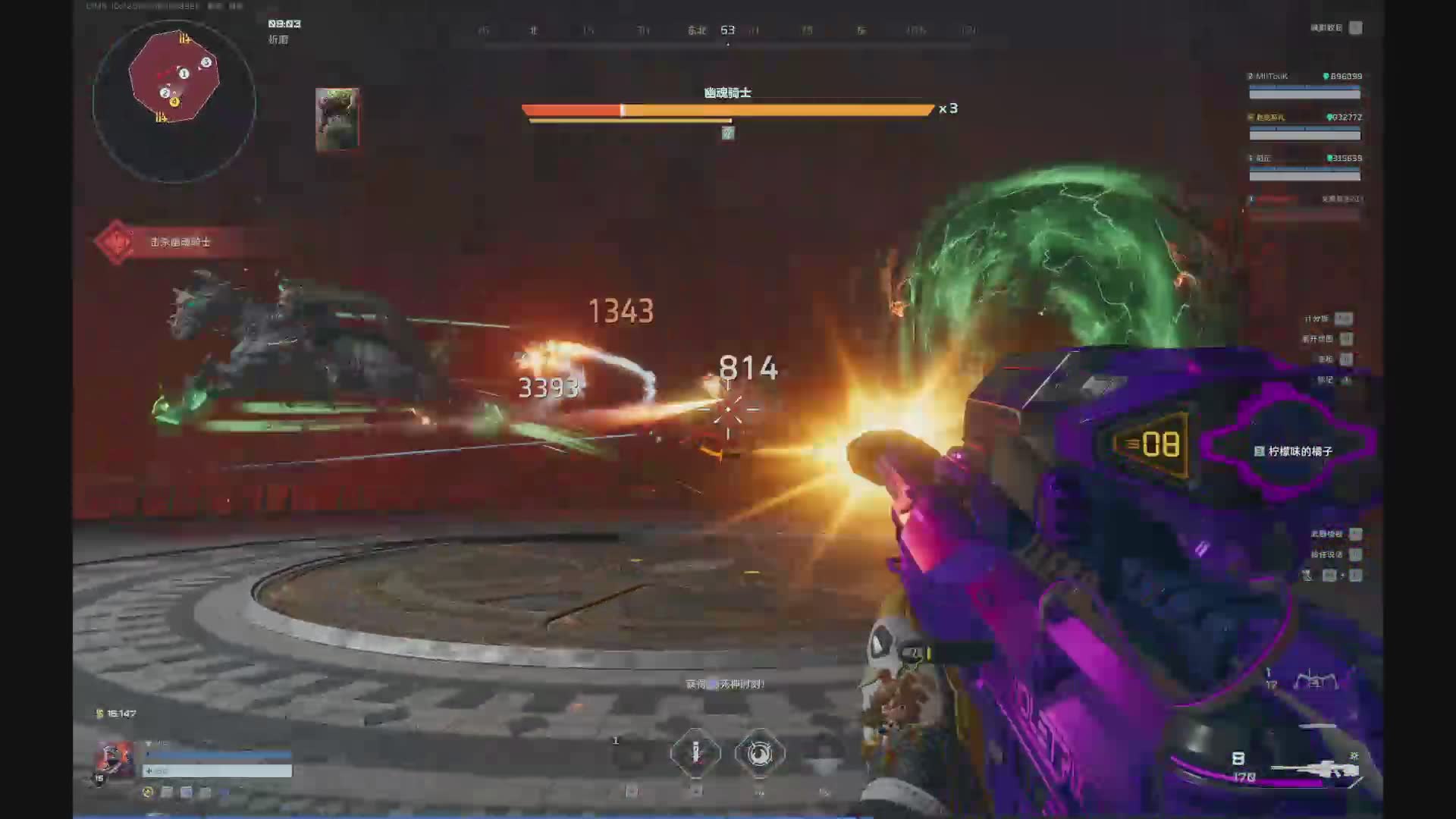This screenshot has height=819, width=1456.
Task: Select the gold-named second teammate row
Action: [x=1304, y=126]
